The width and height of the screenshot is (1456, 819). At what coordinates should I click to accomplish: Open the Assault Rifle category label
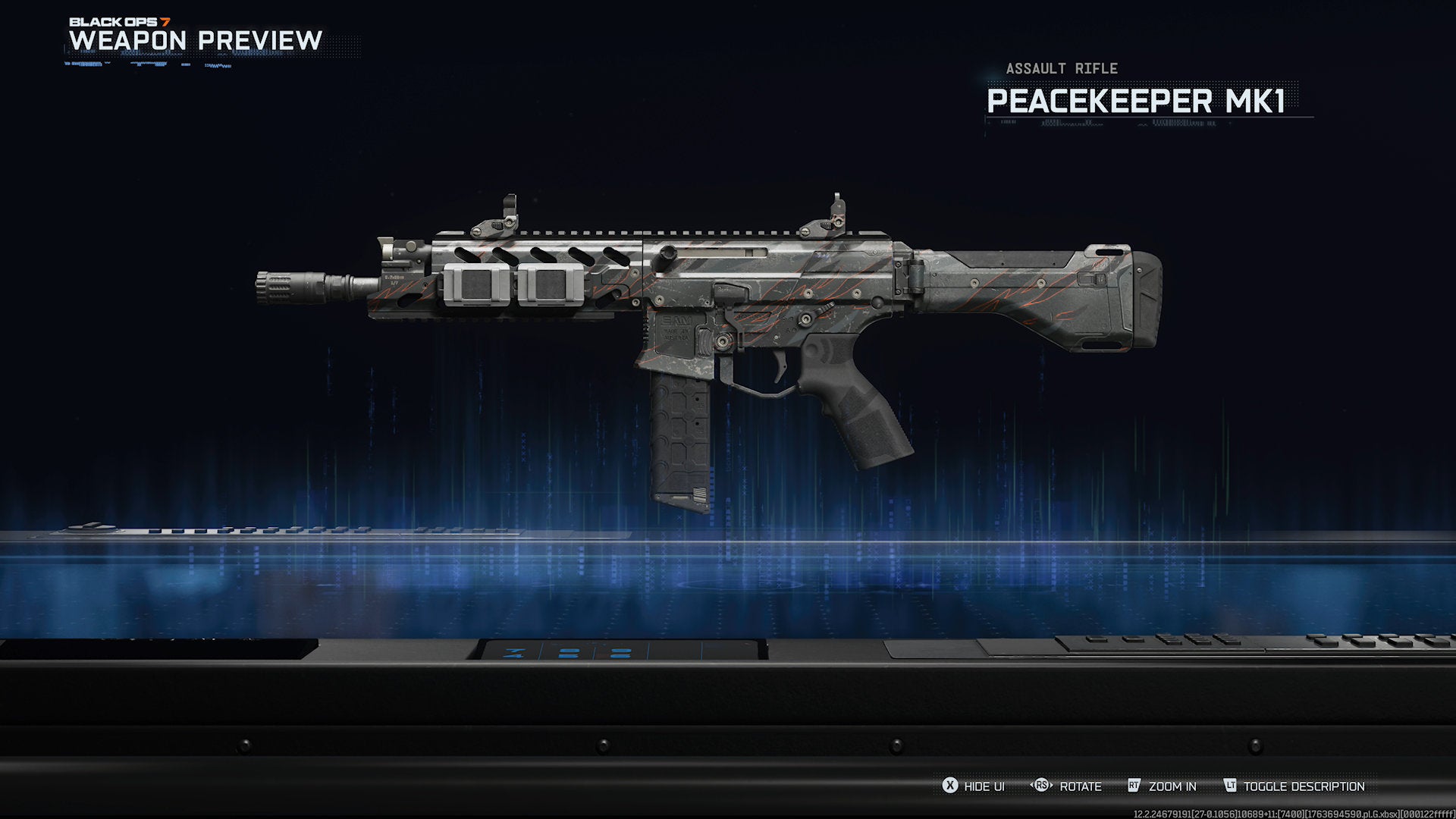(1060, 68)
